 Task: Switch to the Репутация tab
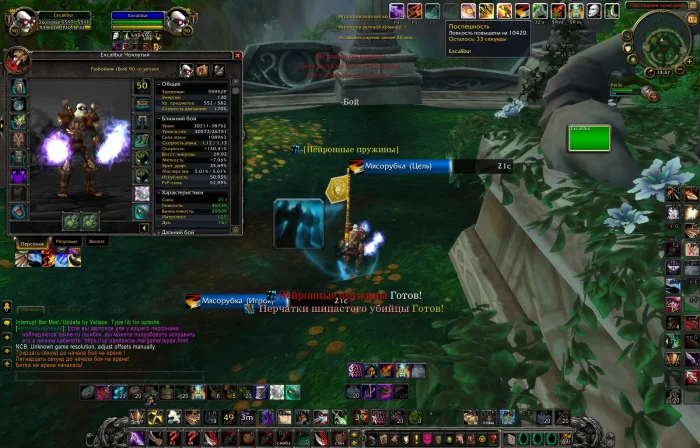click(x=67, y=242)
